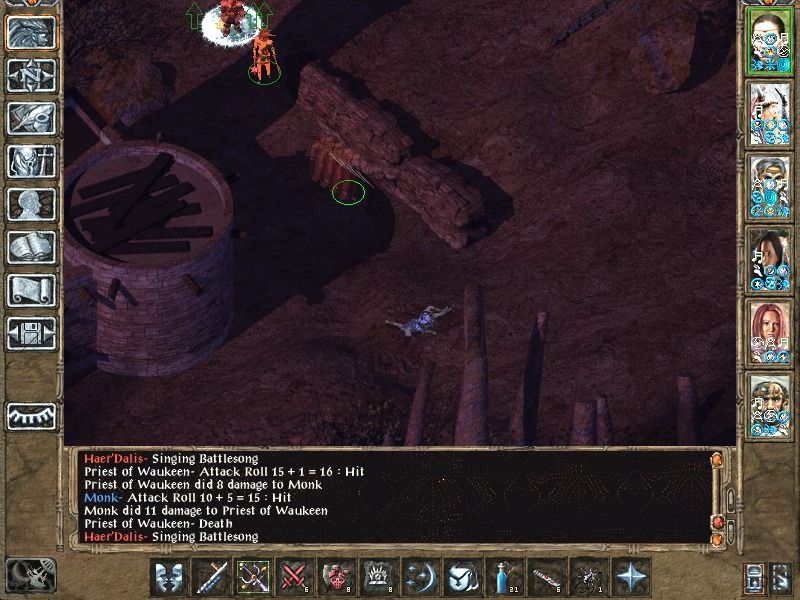Viewport: 800px width, 600px height.
Task: Open the journal with the quill button
Action: (x=31, y=118)
